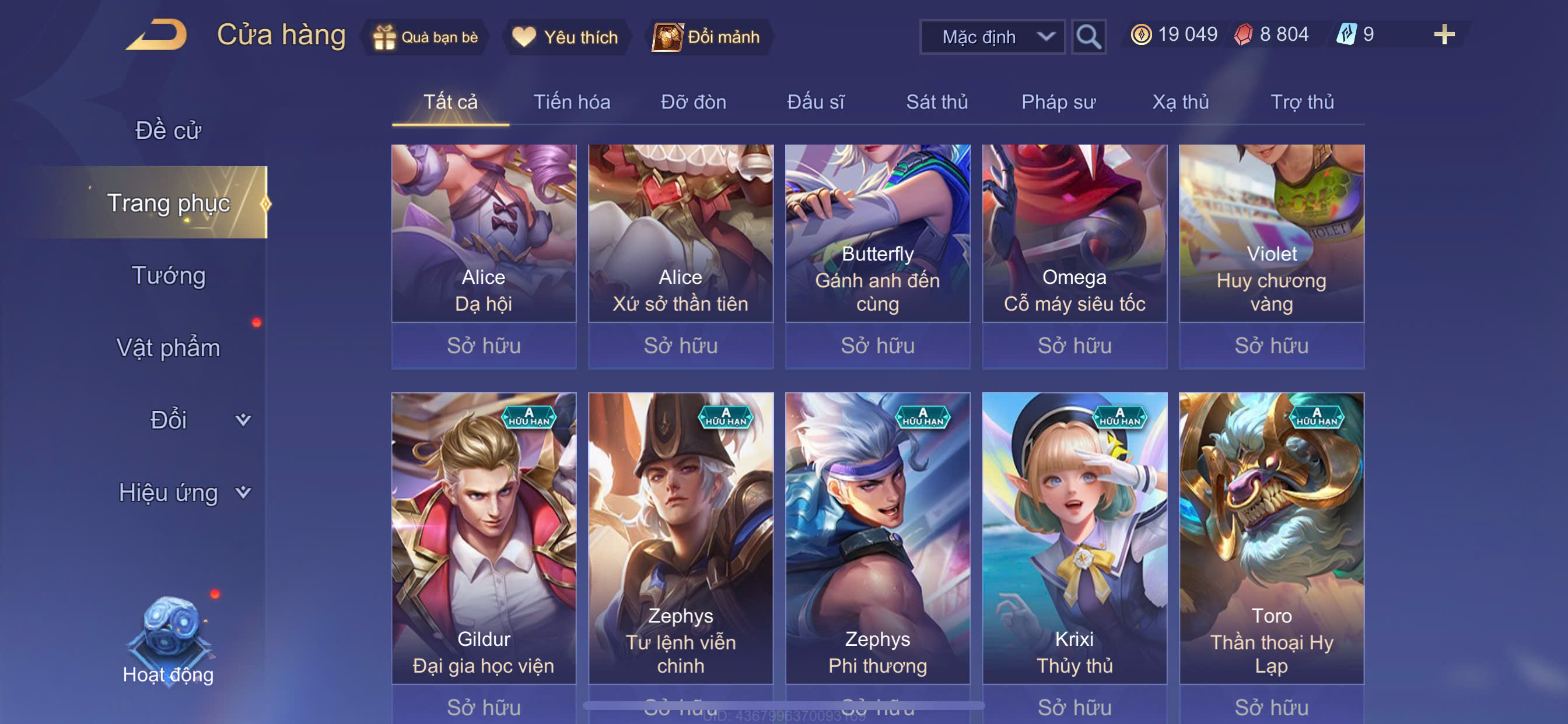Open the Đổi mảnh exchange
The image size is (1568, 724).
708,37
